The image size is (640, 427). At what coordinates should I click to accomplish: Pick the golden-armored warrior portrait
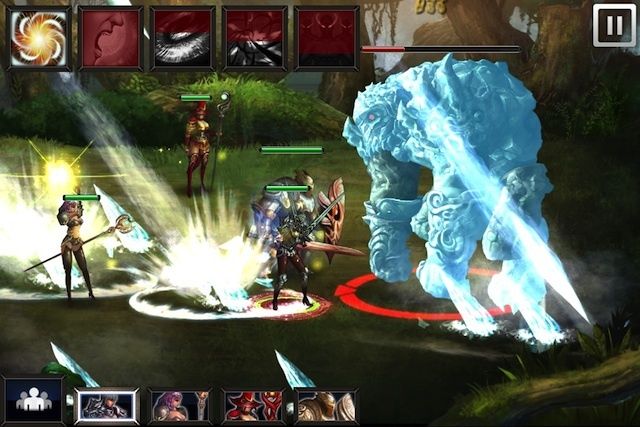[x=326, y=406]
